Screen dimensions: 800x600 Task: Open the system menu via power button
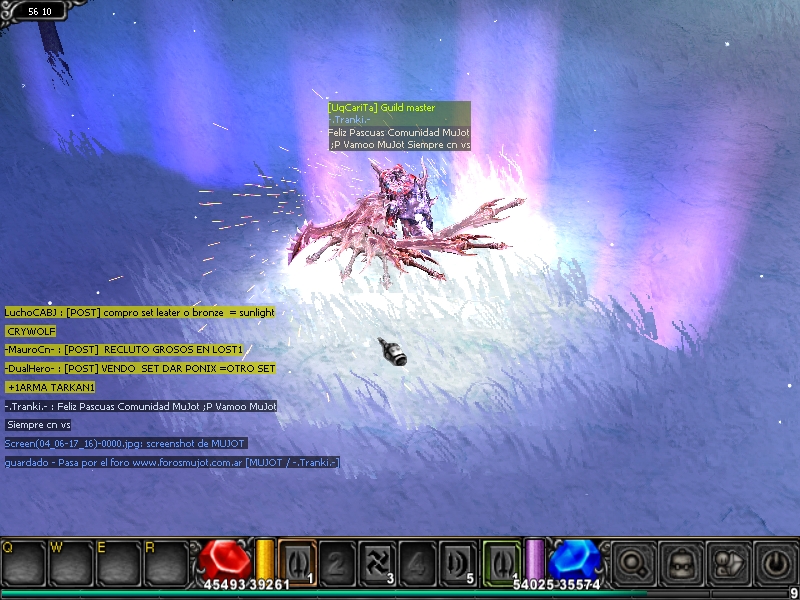(x=774, y=561)
